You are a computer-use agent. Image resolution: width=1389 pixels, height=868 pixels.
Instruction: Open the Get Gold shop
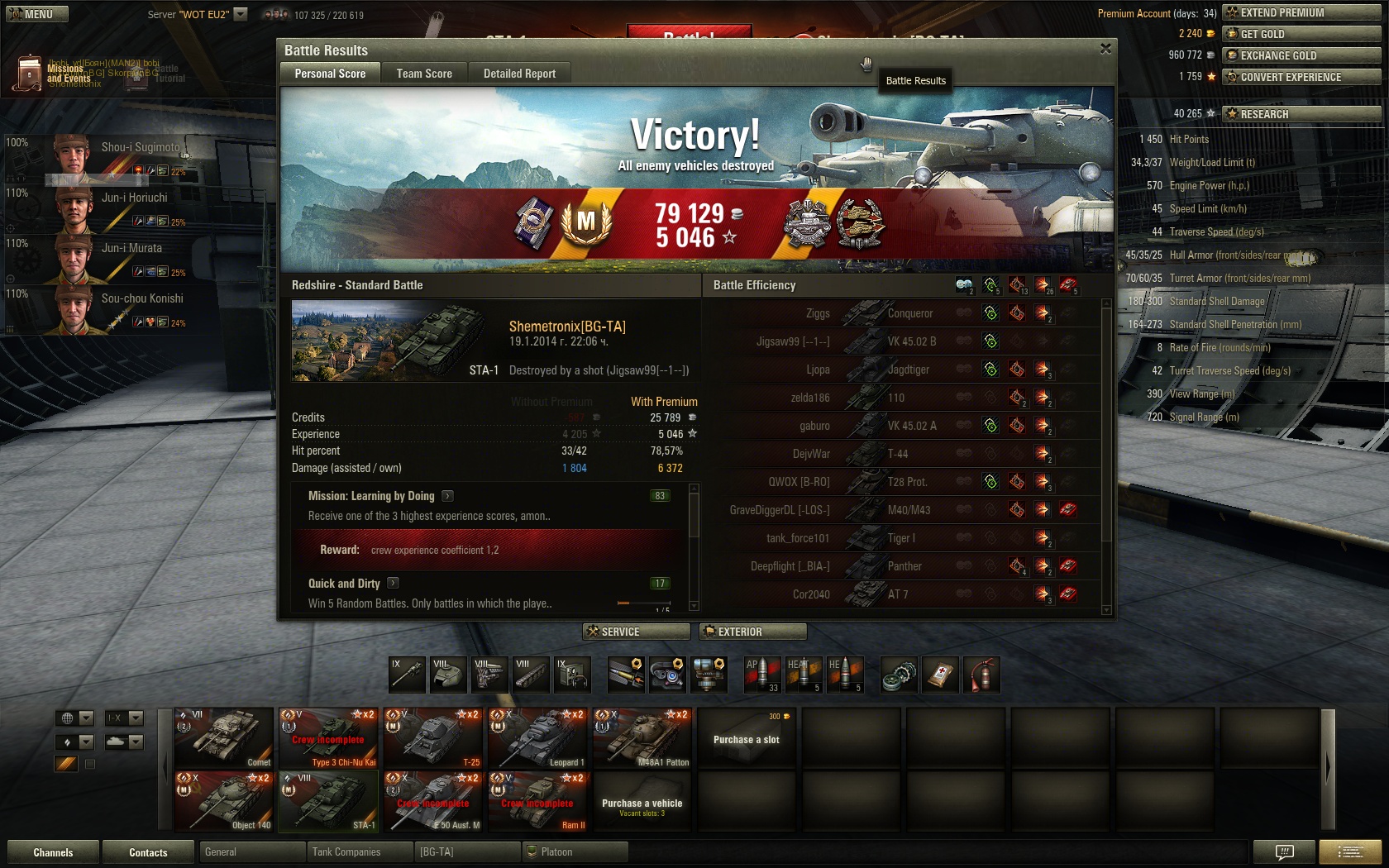click(1301, 34)
